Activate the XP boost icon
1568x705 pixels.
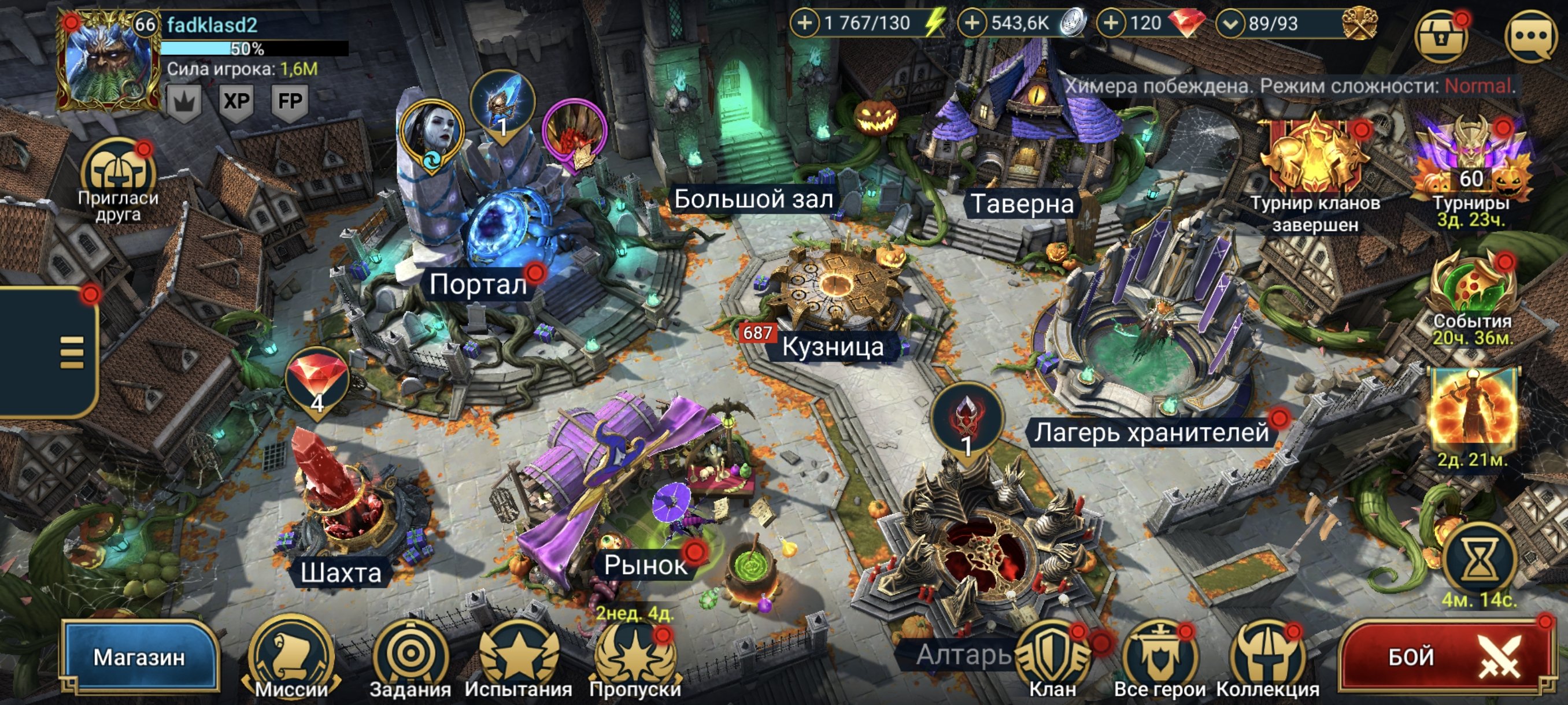pyautogui.click(x=236, y=101)
